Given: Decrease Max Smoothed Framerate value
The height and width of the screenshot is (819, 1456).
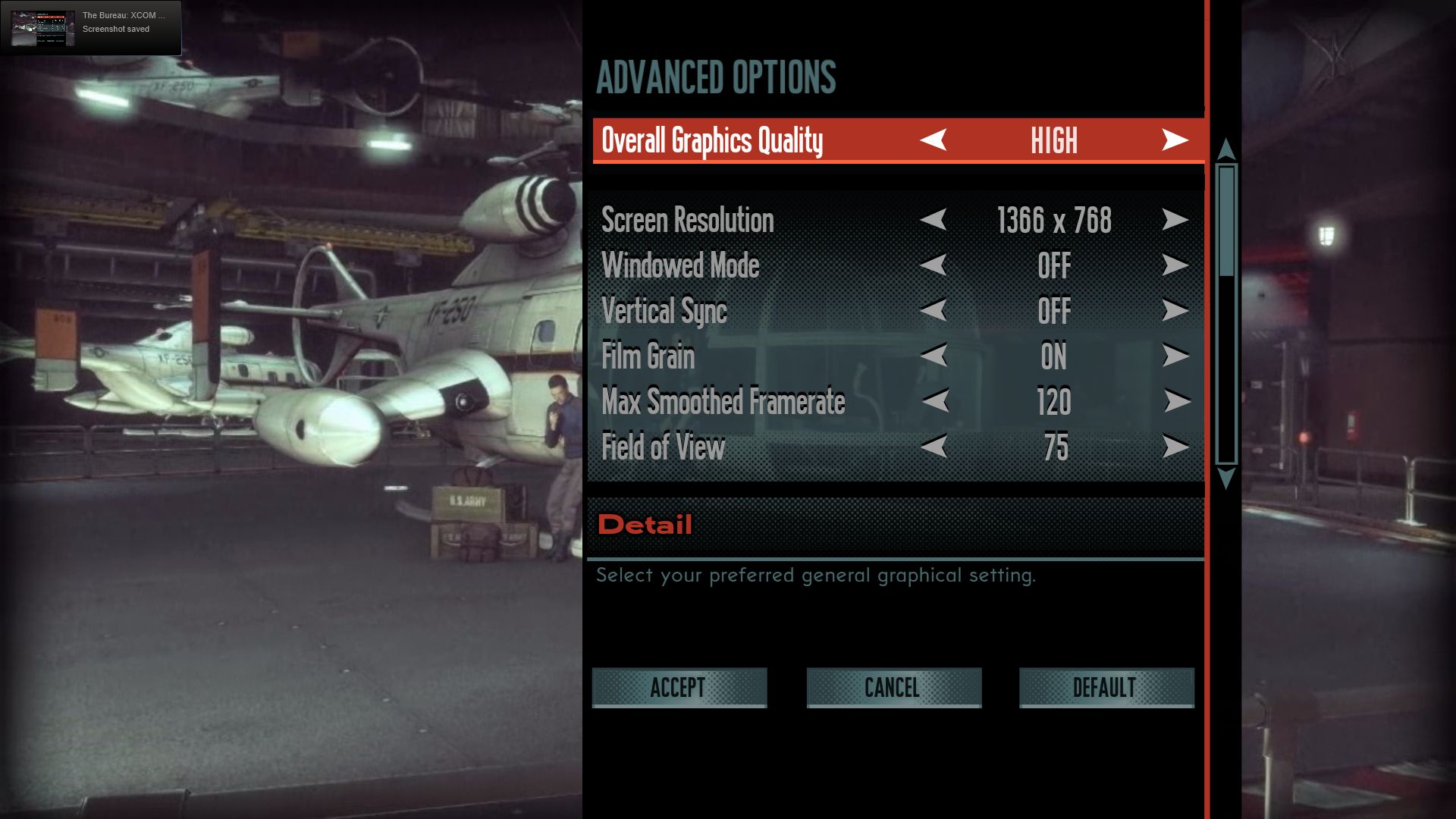Looking at the screenshot, I should [x=935, y=401].
